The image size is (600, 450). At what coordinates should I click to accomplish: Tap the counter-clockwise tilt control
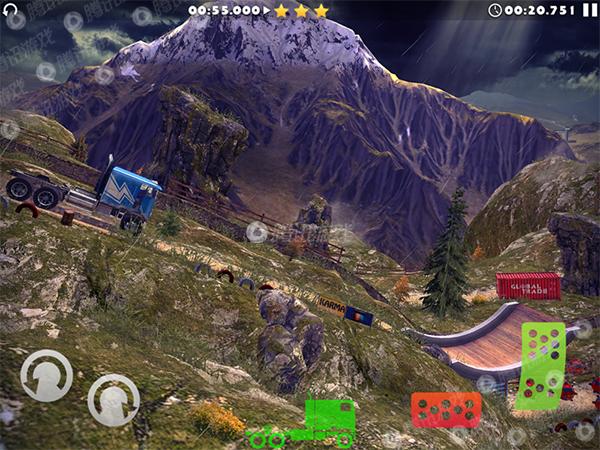(x=46, y=376)
